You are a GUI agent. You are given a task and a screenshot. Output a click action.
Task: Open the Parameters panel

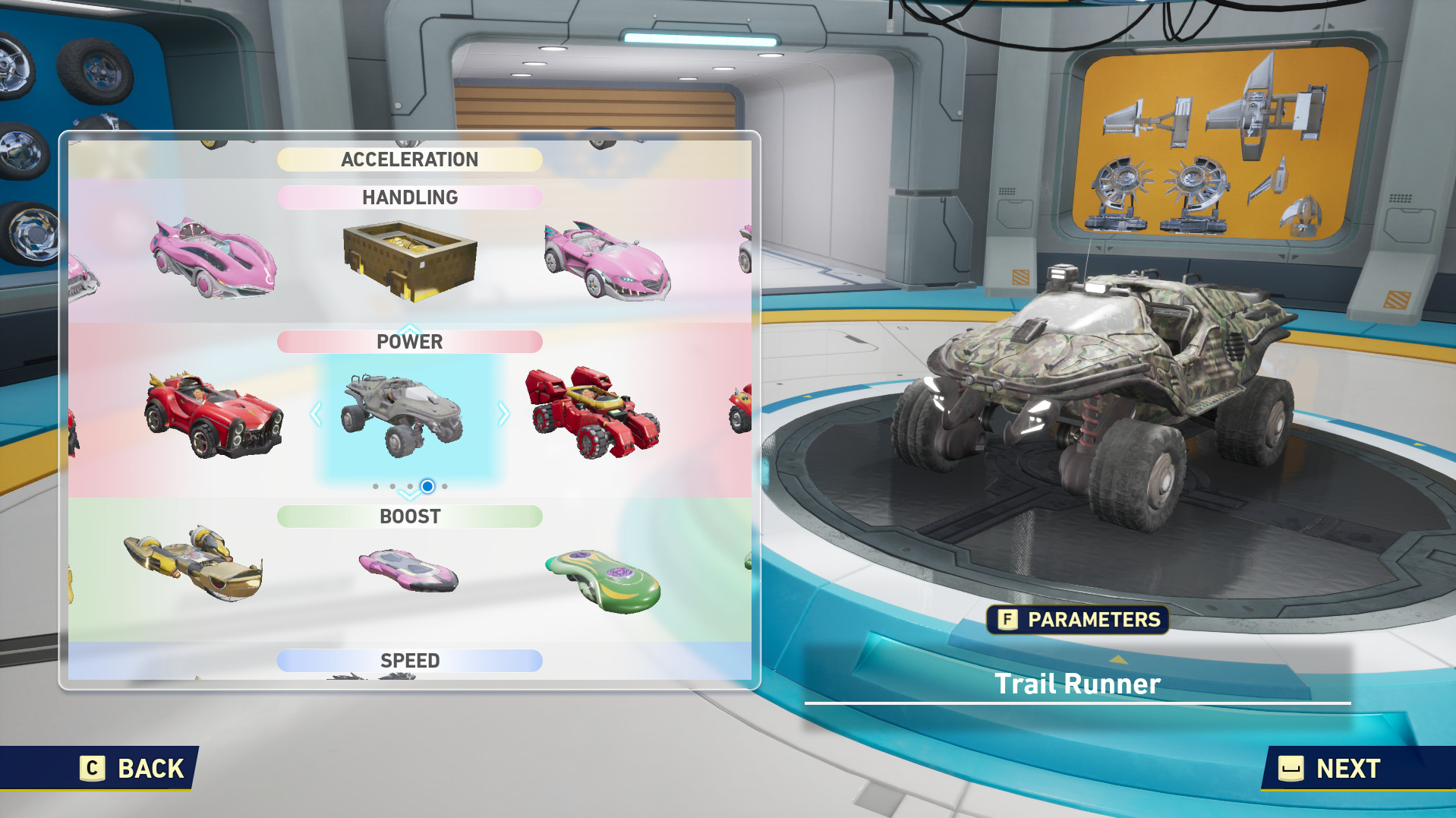tap(1079, 620)
